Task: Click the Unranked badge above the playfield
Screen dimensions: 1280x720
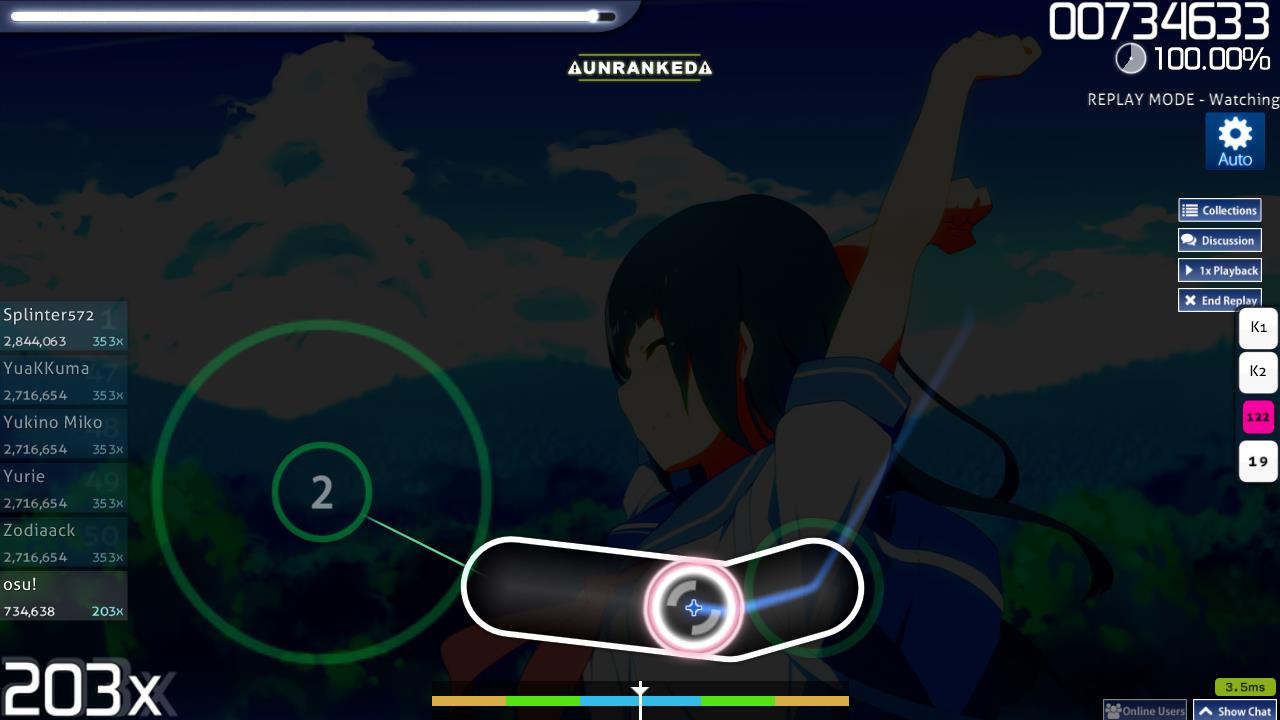Action: [639, 68]
